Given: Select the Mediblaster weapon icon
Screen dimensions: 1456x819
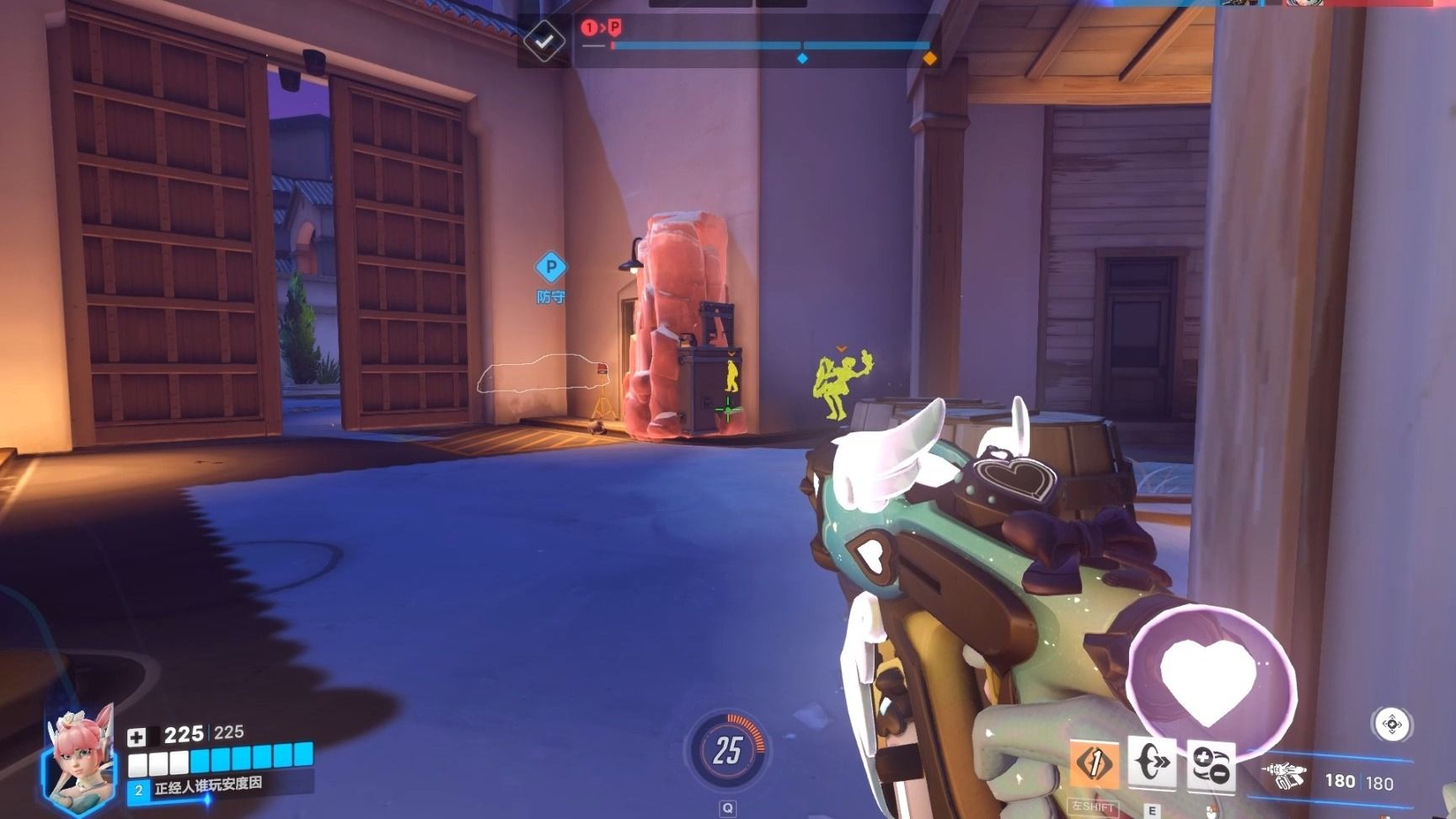Looking at the screenshot, I should coord(1283,775).
